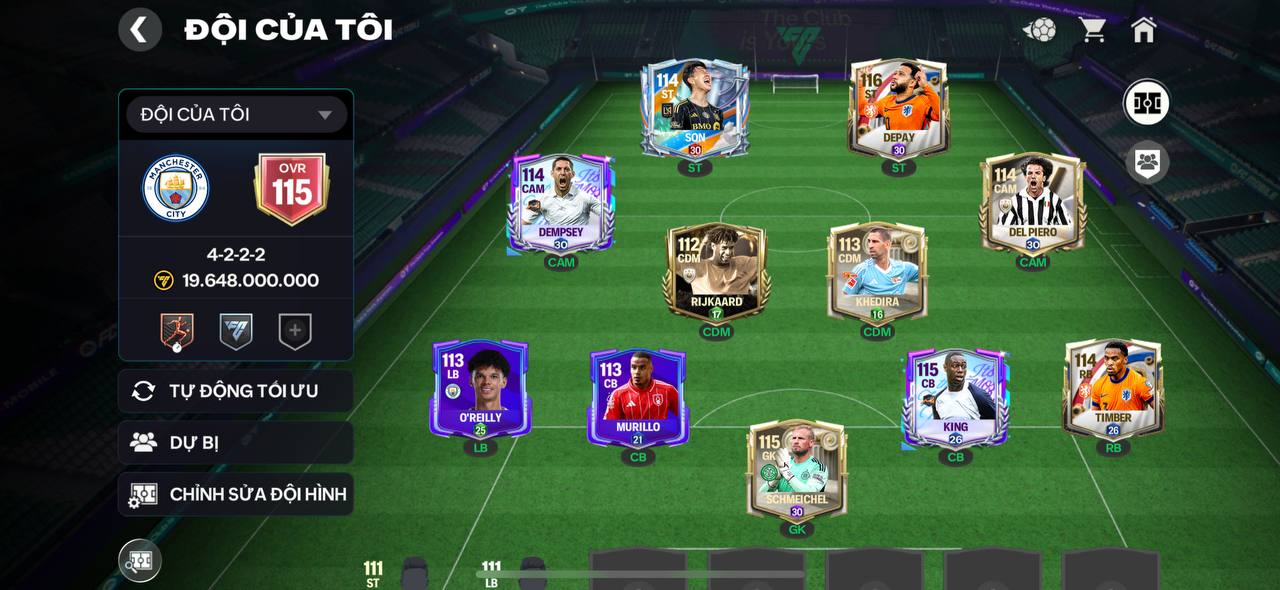Open the shopping cart store
The image size is (1280, 590).
(1092, 30)
